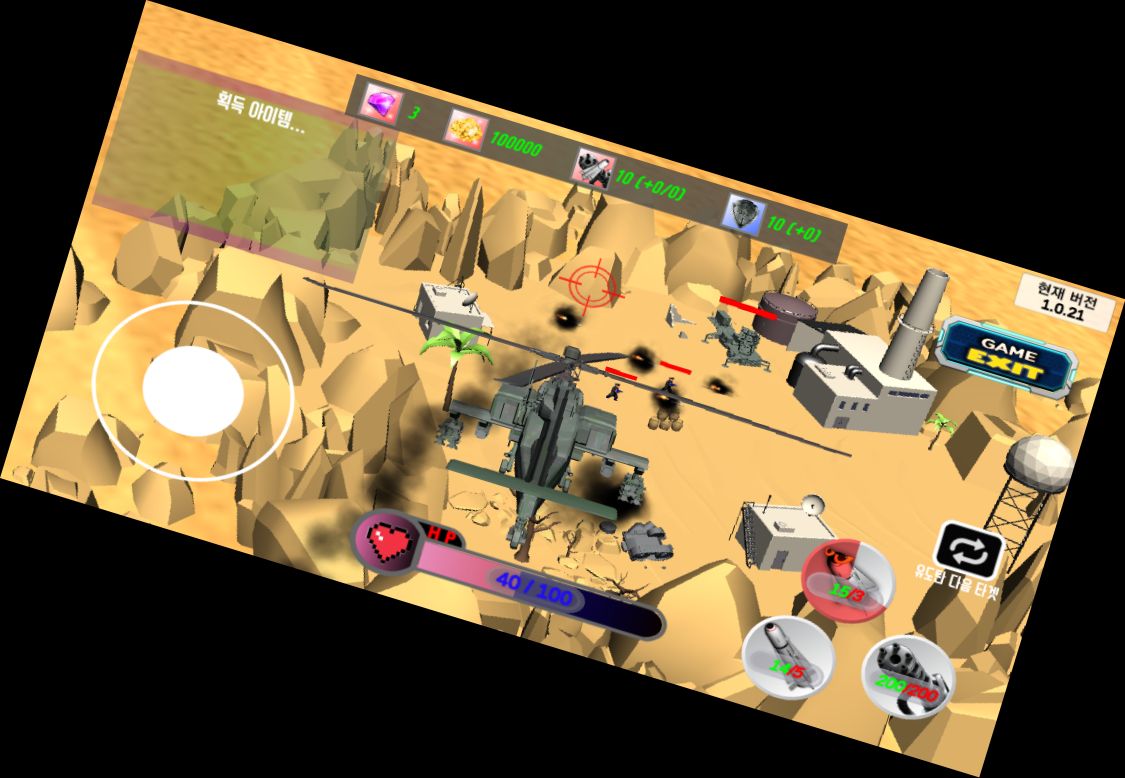Click the gold nugget currency icon

465,131
